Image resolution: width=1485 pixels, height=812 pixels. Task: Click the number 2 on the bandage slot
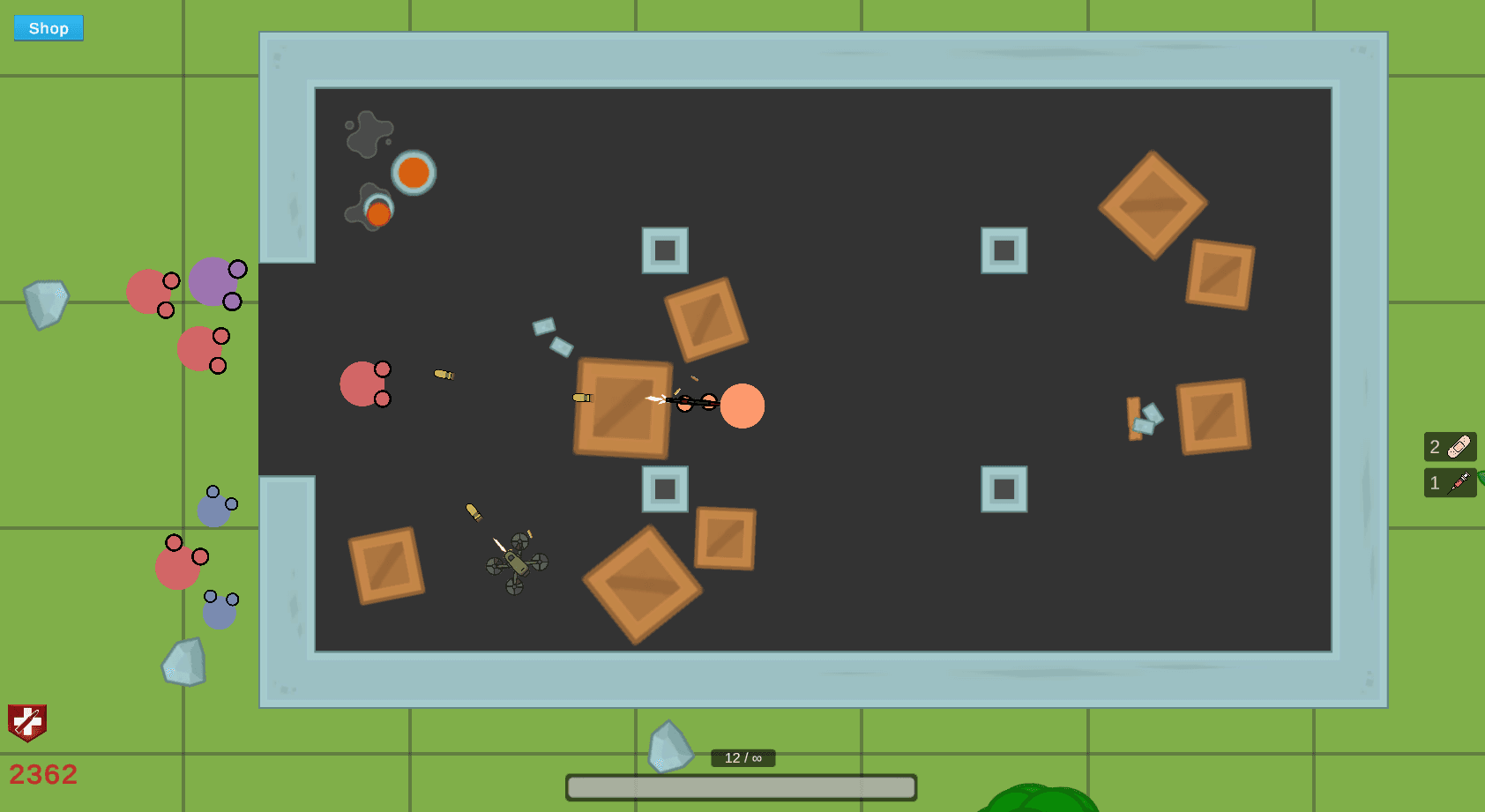pos(1435,447)
